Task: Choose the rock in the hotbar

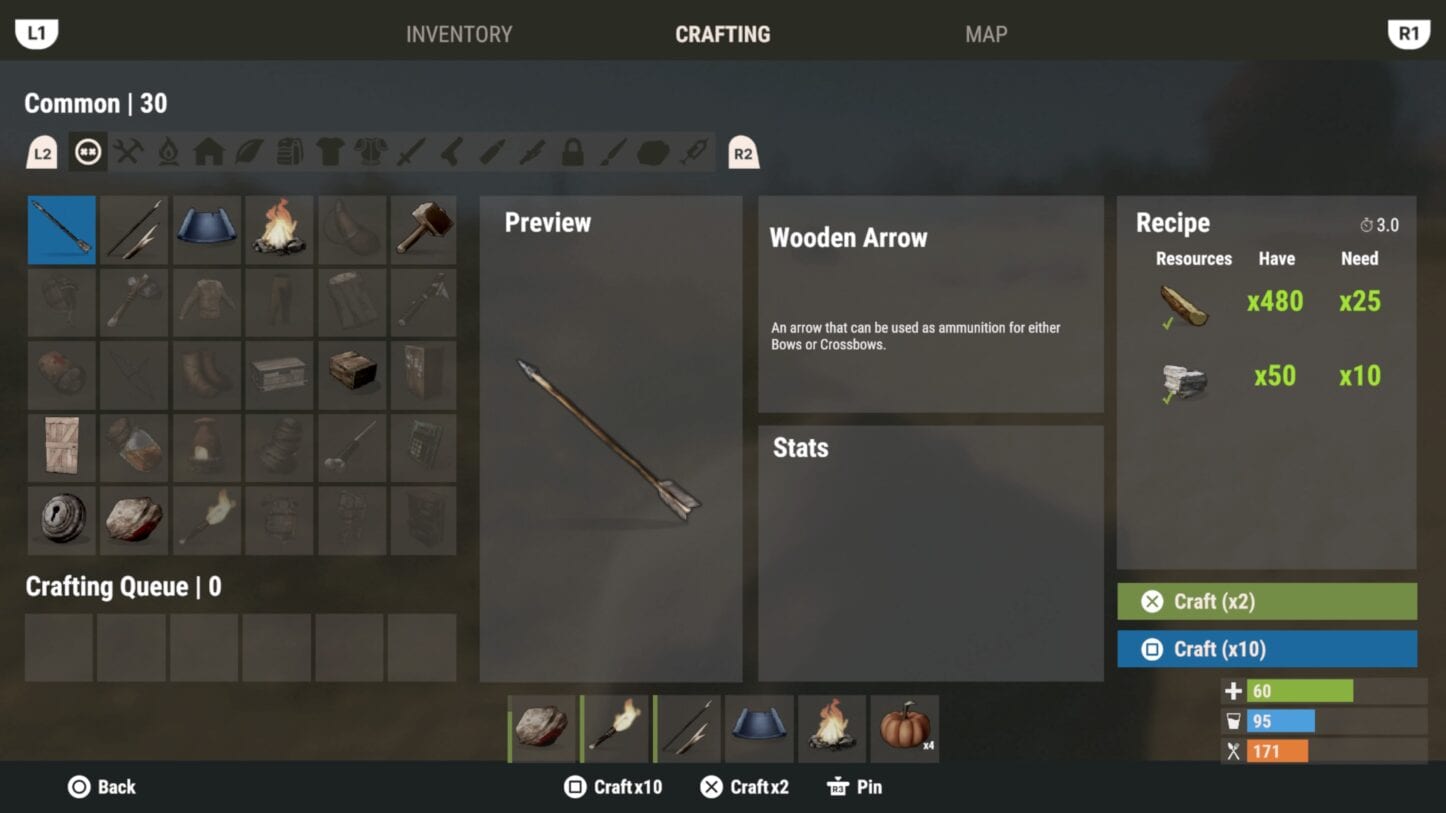Action: (542, 728)
